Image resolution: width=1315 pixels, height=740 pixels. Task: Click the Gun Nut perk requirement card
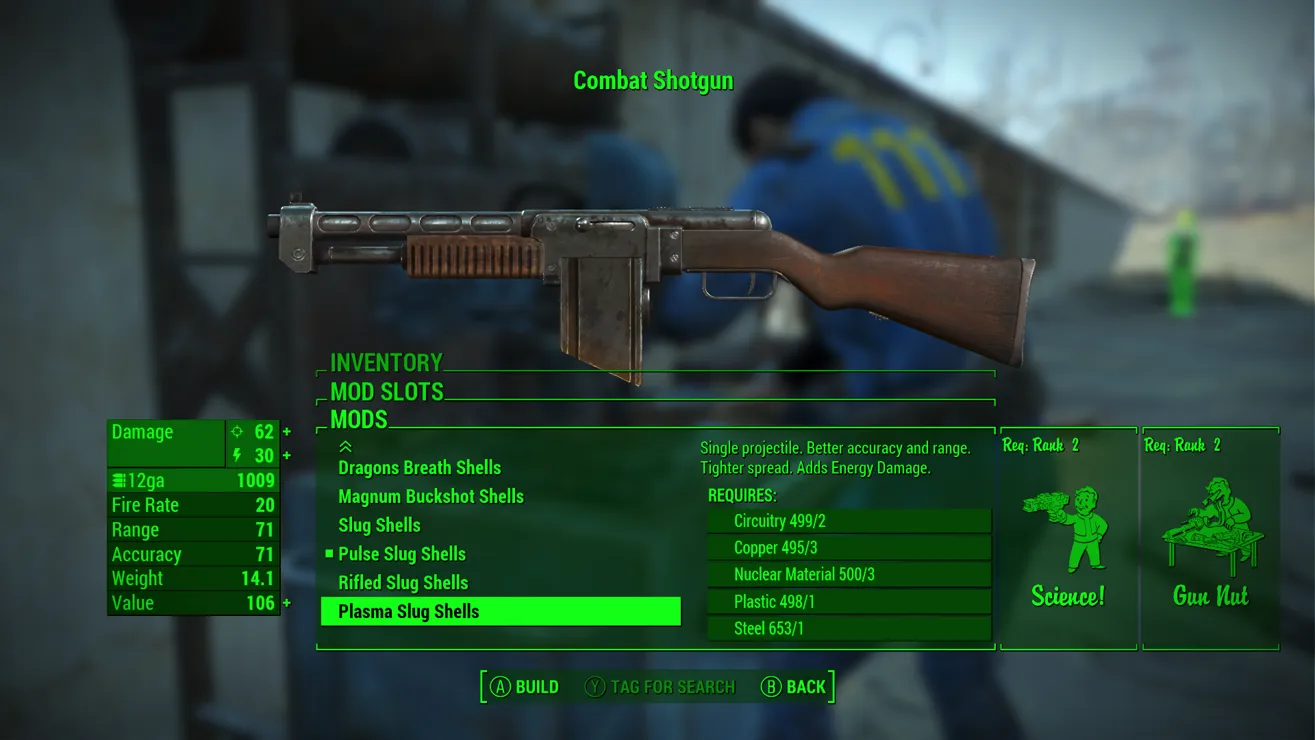[x=1210, y=539]
